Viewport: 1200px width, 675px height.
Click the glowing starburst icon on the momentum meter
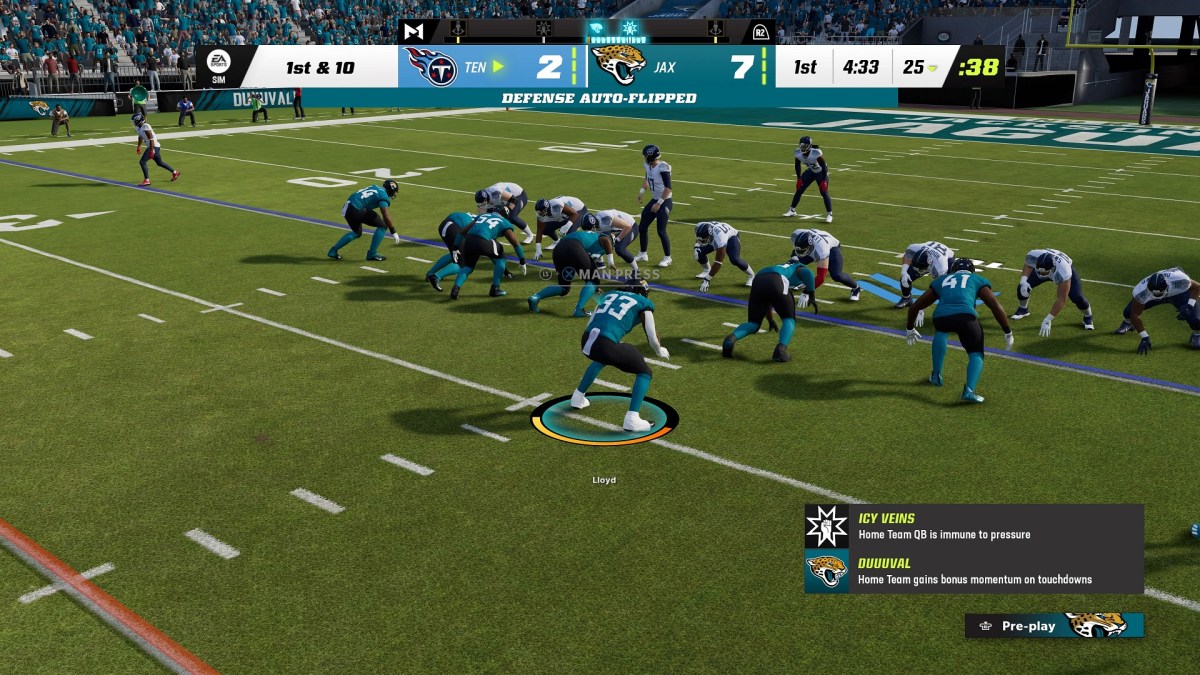(x=630, y=28)
